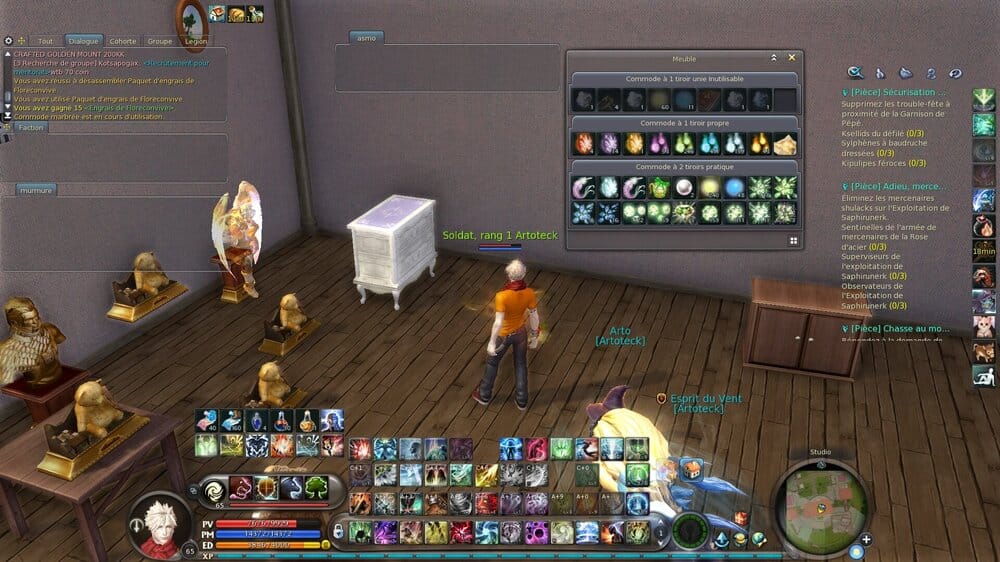Select the murmure whisper tab
Image resolution: width=1000 pixels, height=562 pixels.
click(36, 189)
